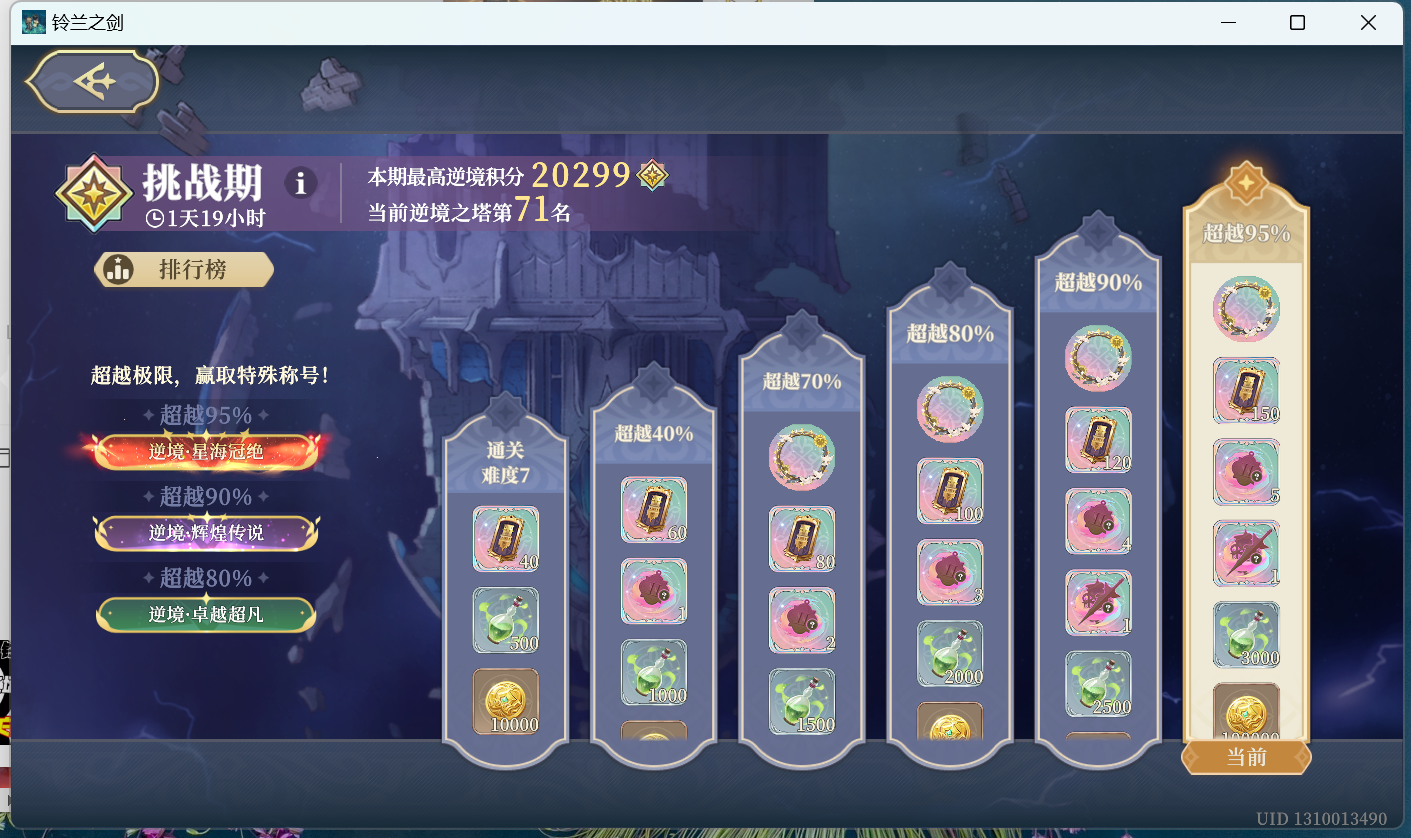Click the green potion reward under 超越70%
This screenshot has width=1411, height=838.
point(801,693)
